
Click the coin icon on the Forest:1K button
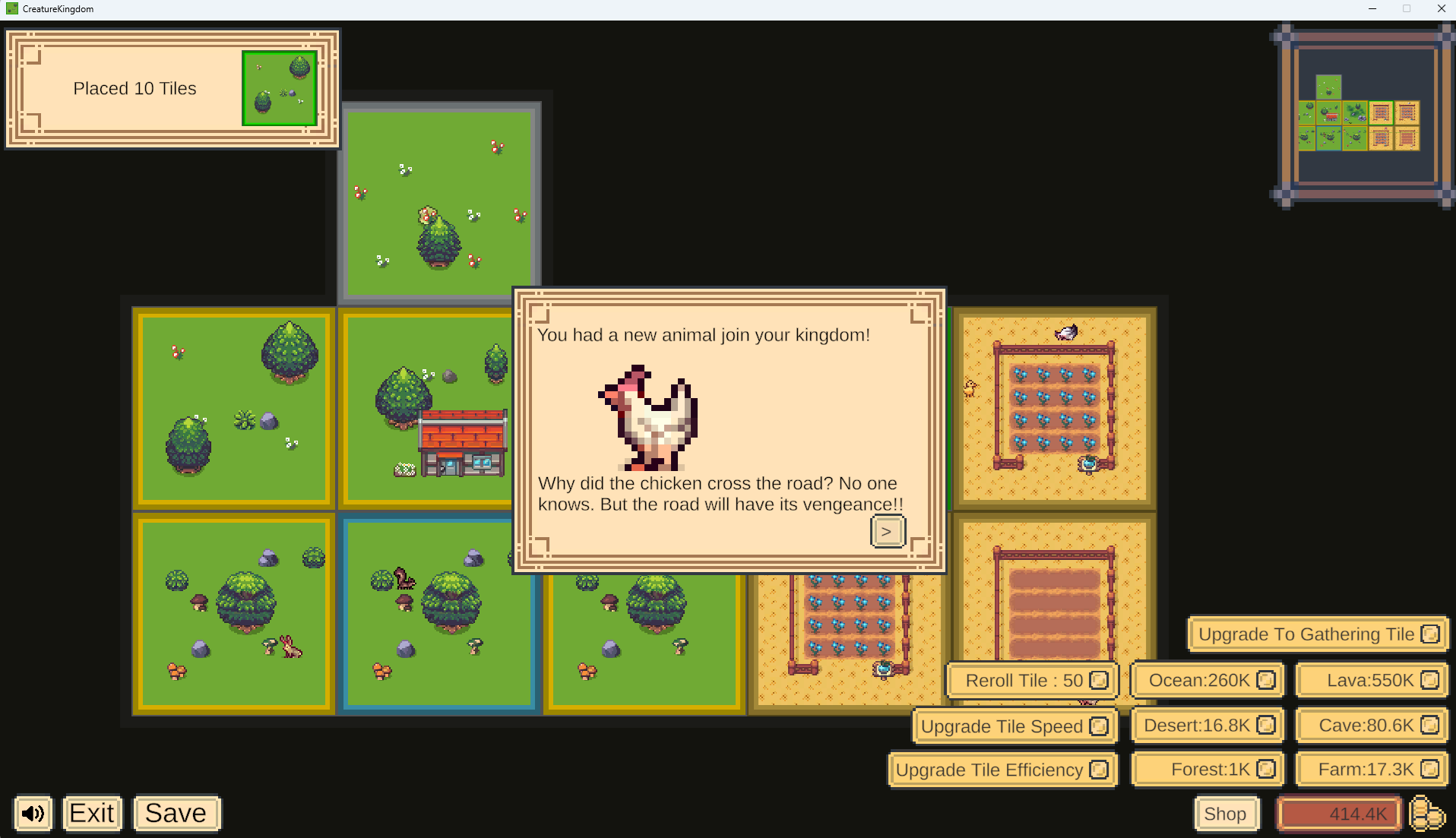click(1268, 769)
